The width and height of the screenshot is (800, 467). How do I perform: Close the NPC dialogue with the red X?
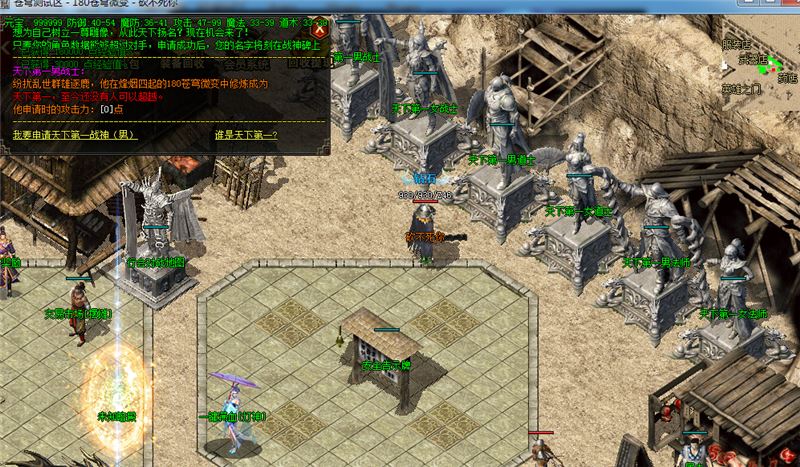[x=320, y=30]
